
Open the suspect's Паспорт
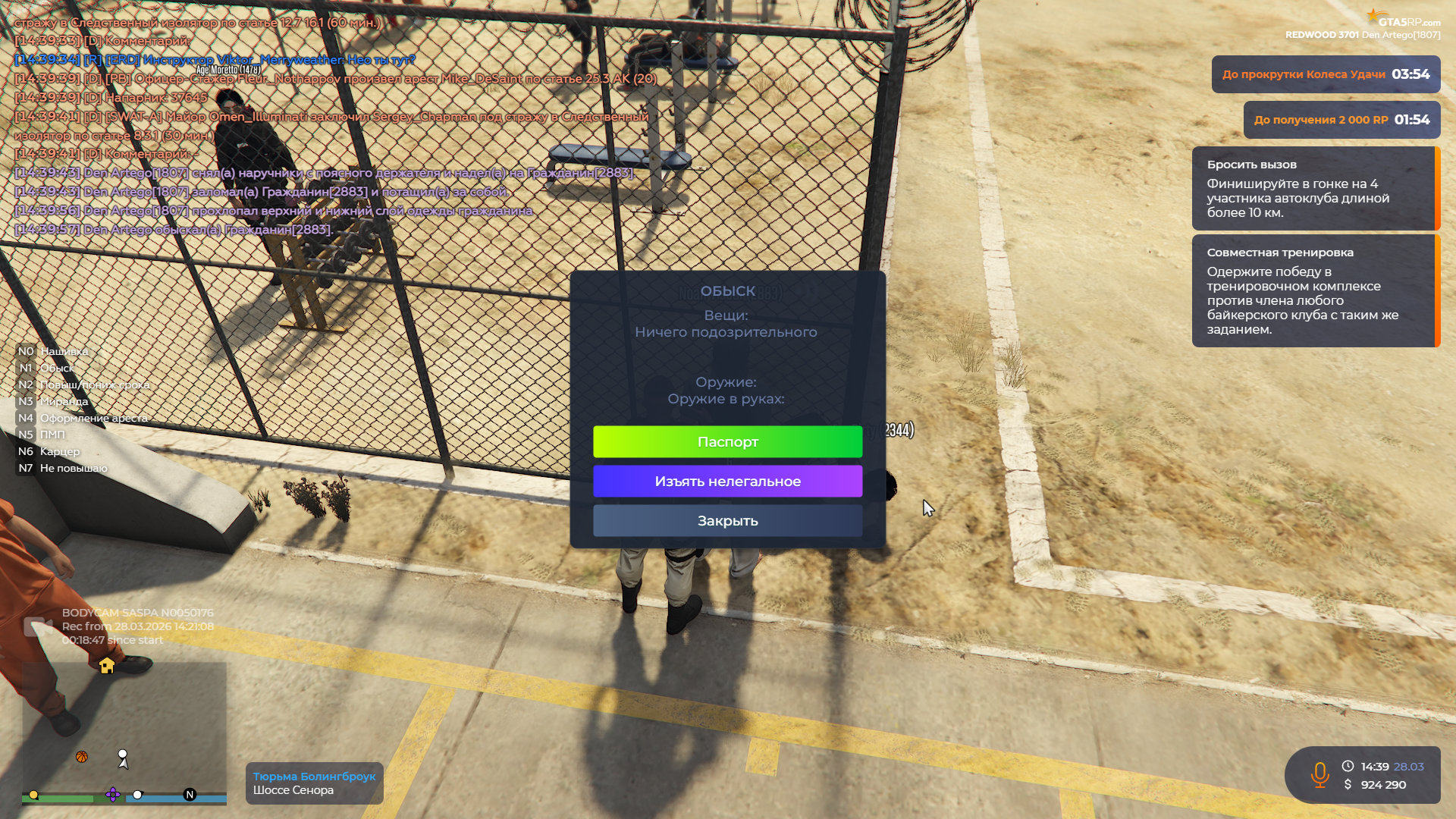point(727,442)
